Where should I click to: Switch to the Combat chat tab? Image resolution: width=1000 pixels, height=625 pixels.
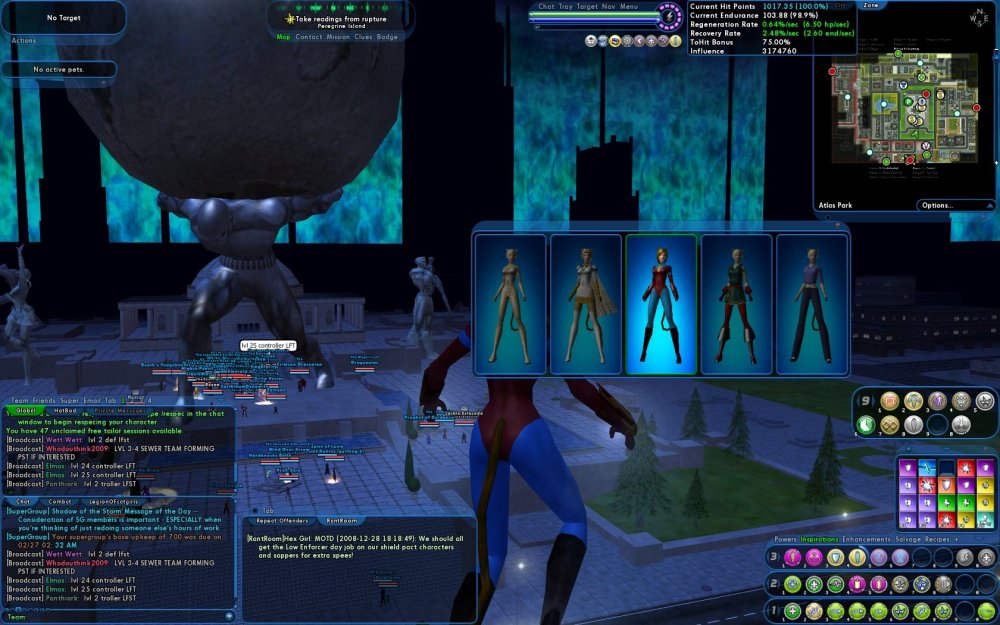[60, 501]
